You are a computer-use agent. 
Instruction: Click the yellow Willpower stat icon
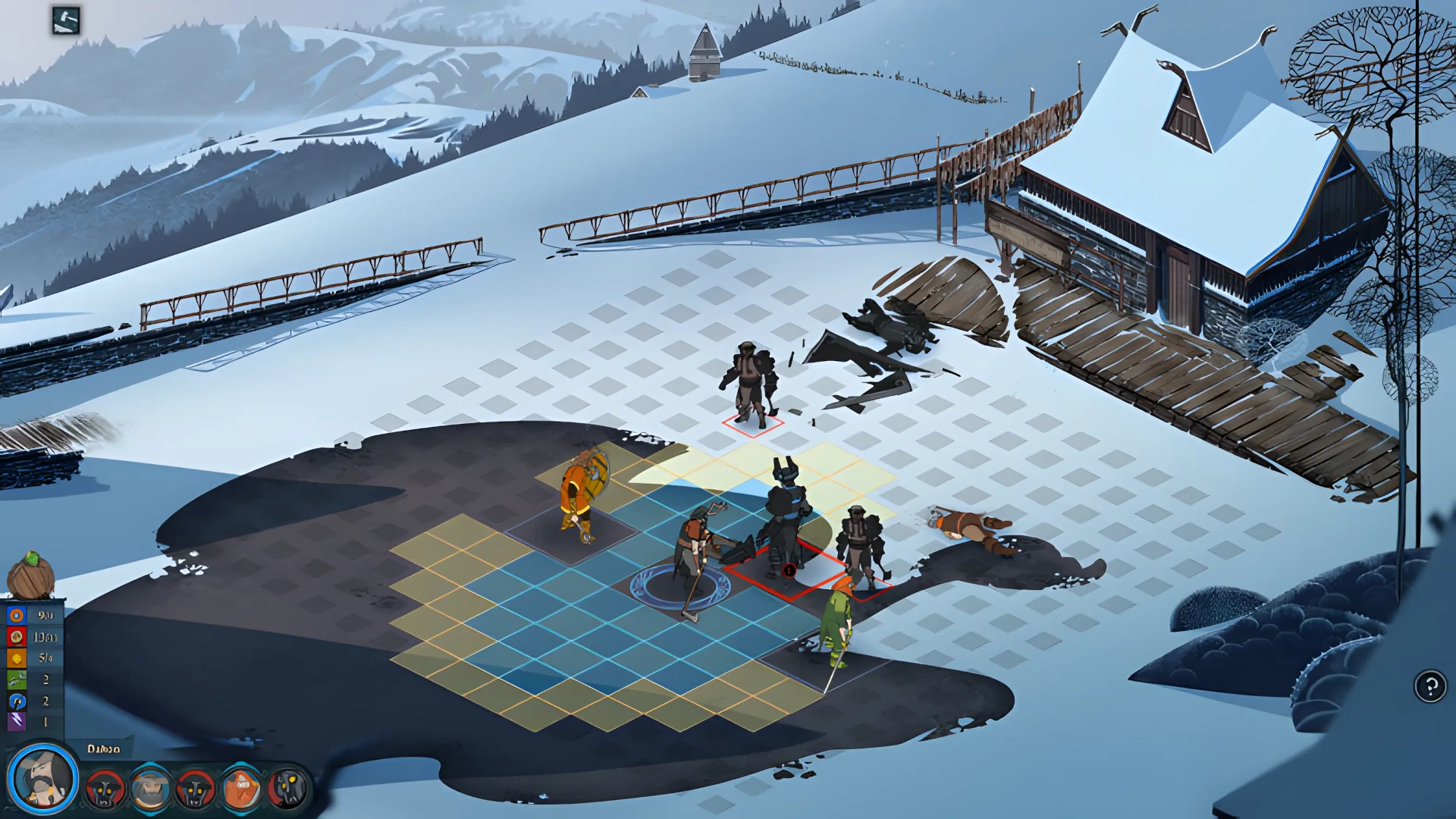coord(16,657)
